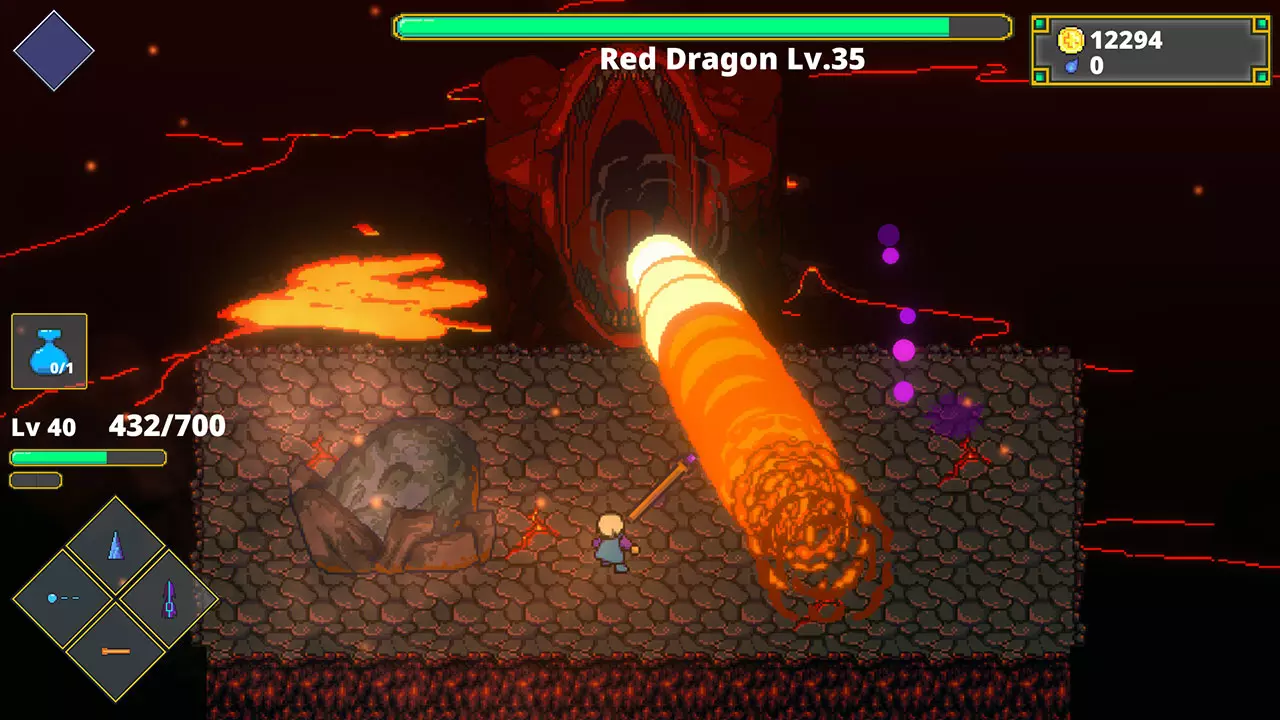The width and height of the screenshot is (1280, 720).
Task: Open the diamond emblem in the top-left corner
Action: click(55, 52)
